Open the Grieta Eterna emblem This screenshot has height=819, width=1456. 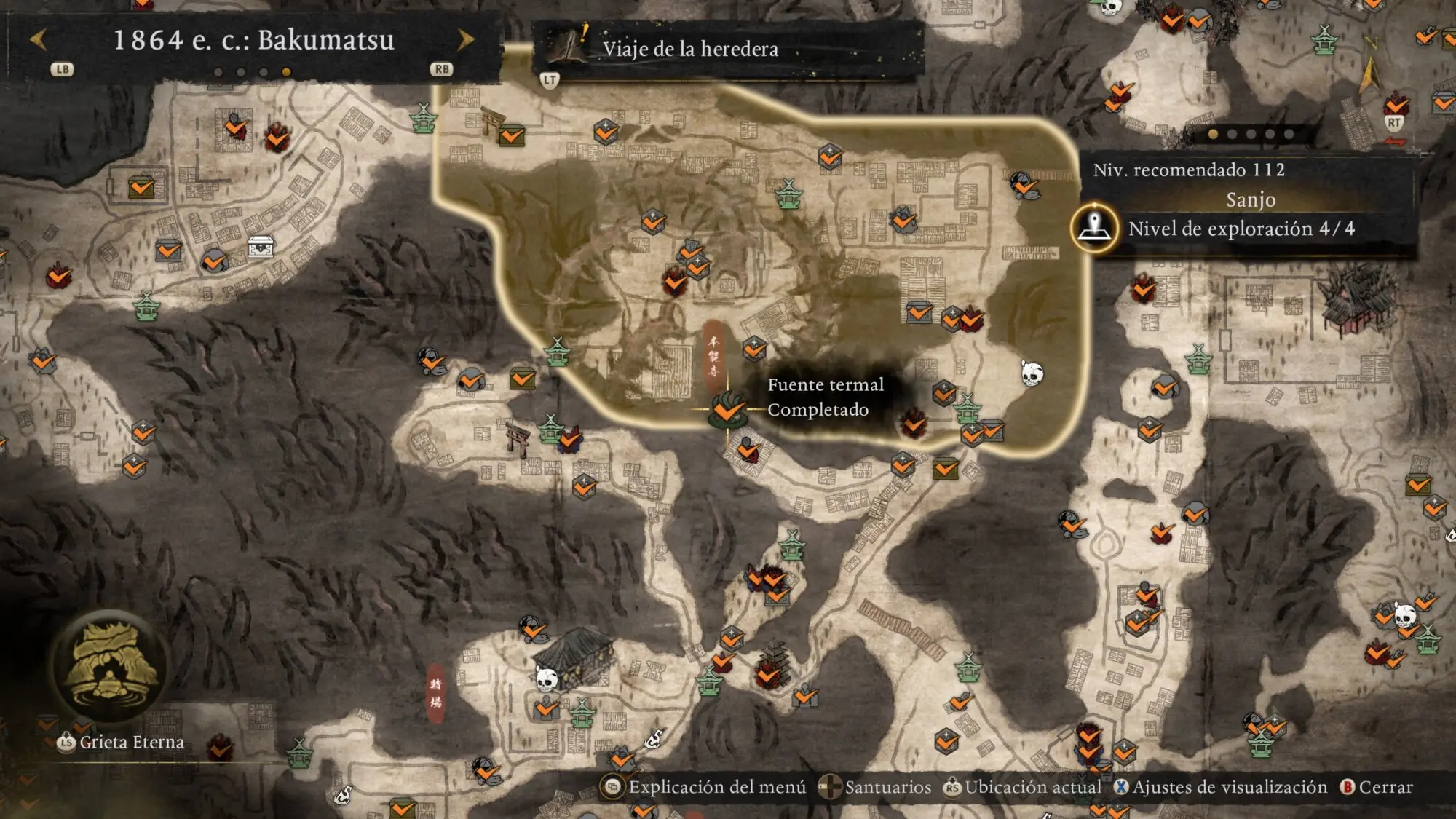tap(111, 666)
